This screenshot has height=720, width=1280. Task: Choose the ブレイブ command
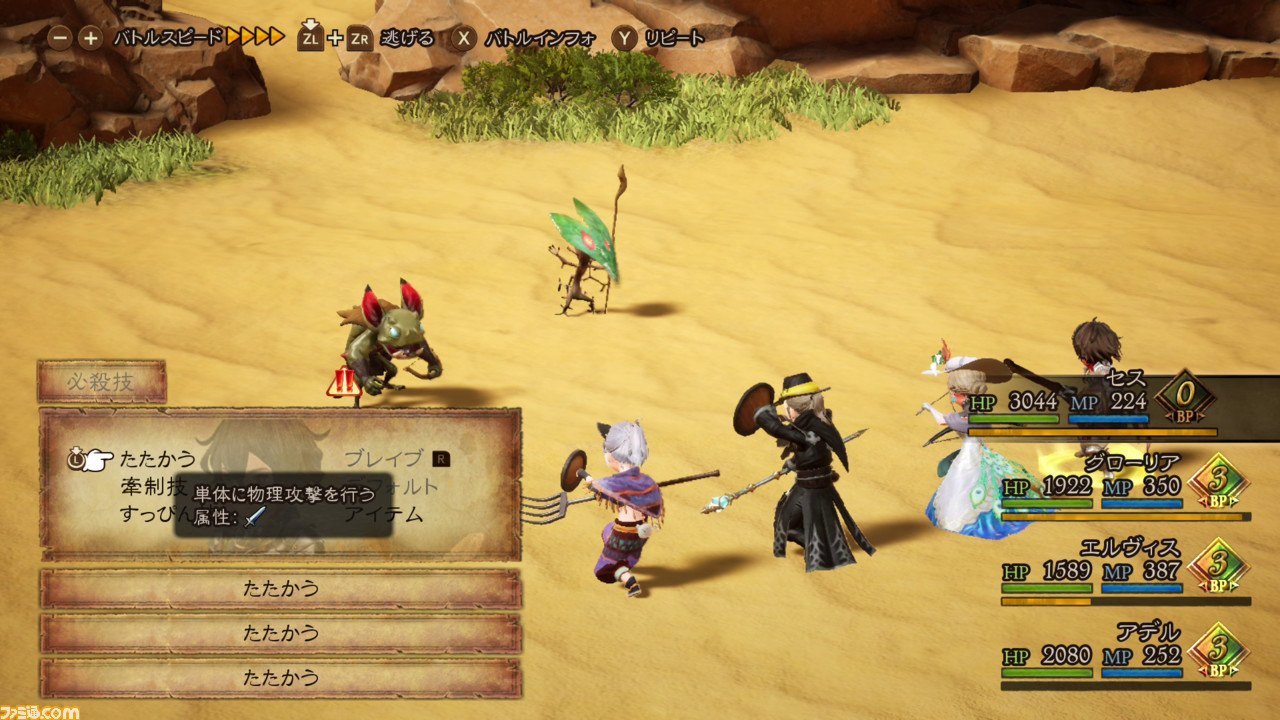(x=384, y=459)
